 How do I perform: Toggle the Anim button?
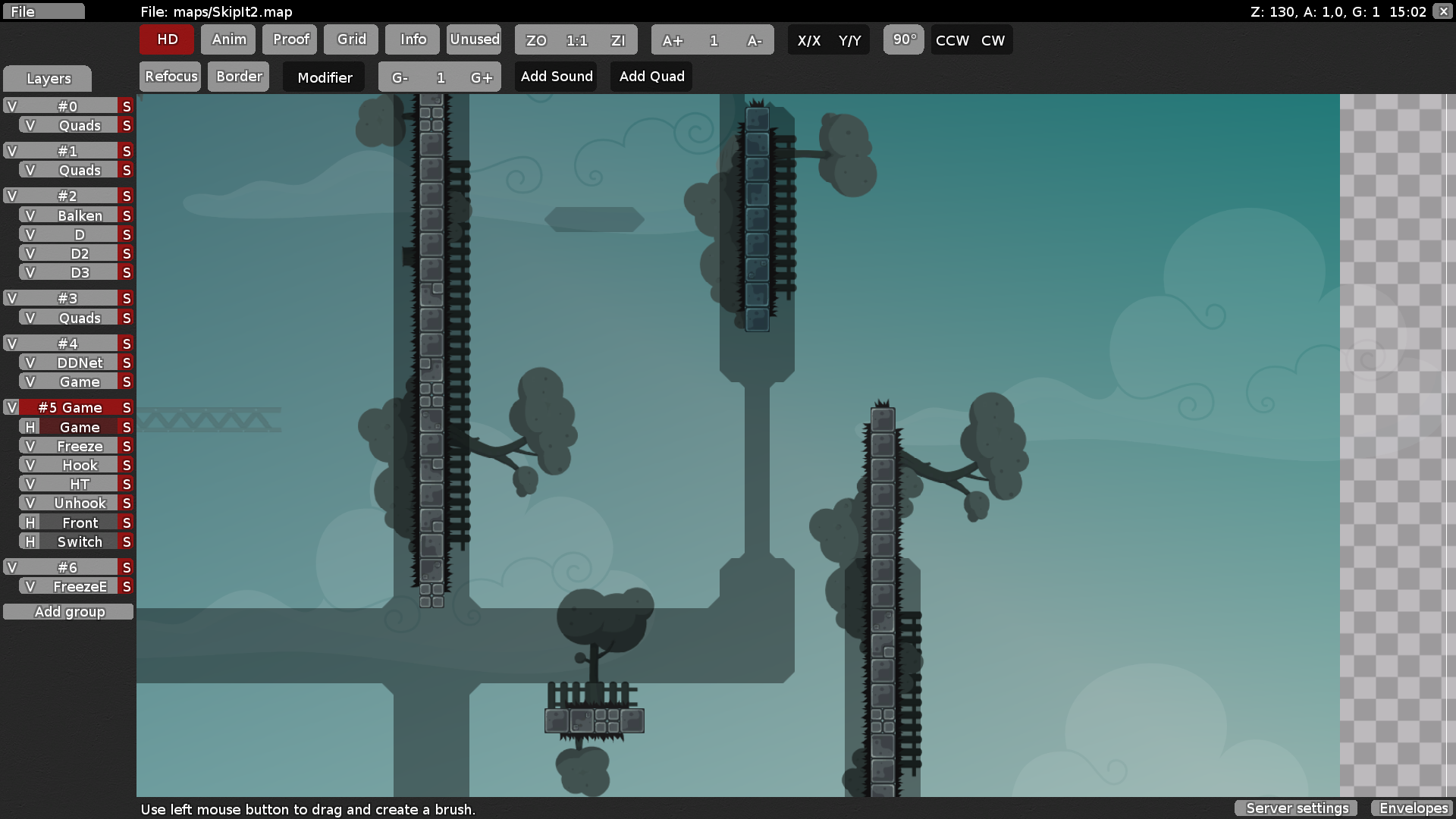click(x=228, y=39)
